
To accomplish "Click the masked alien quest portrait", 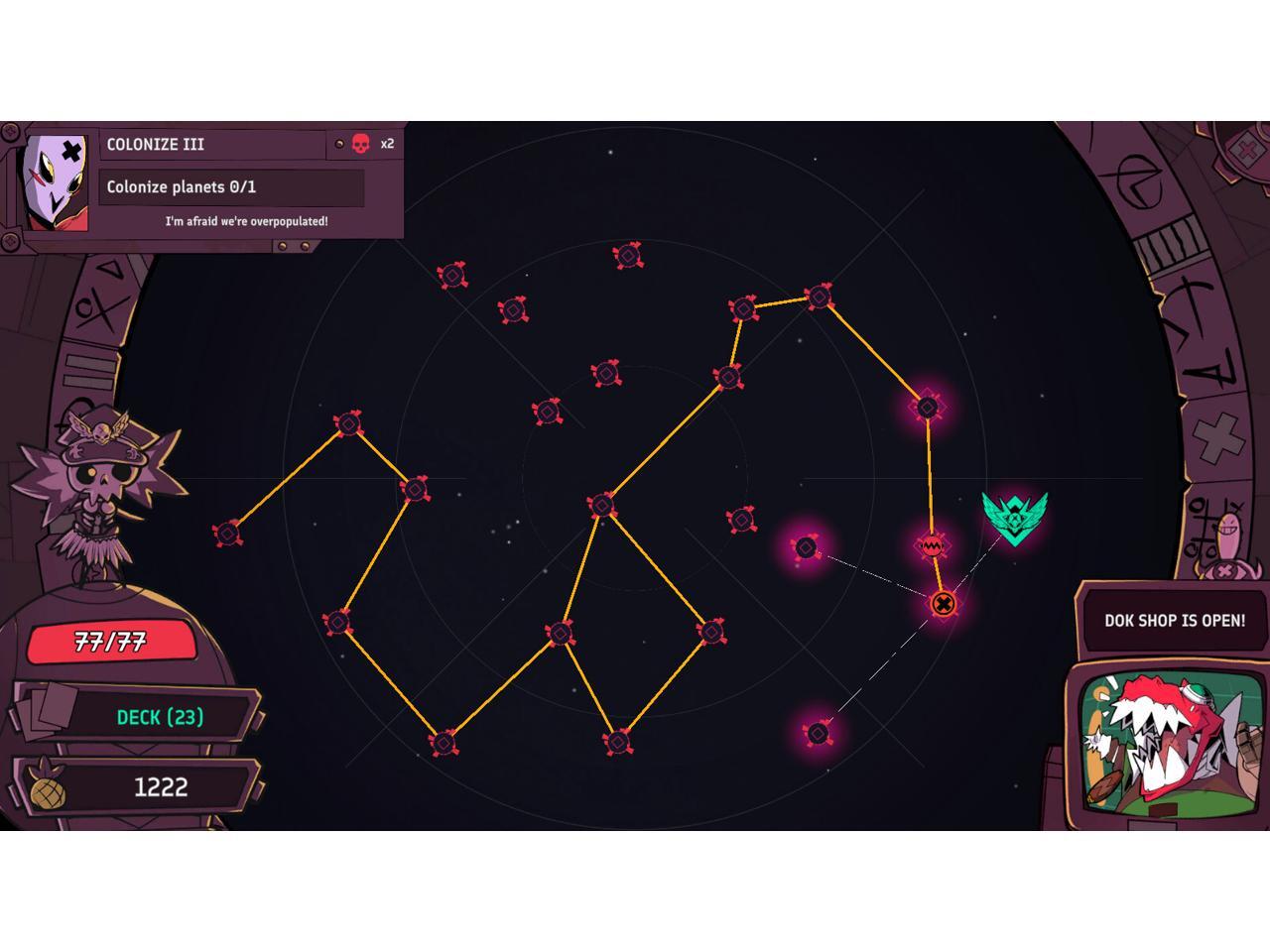I will 57,181.
